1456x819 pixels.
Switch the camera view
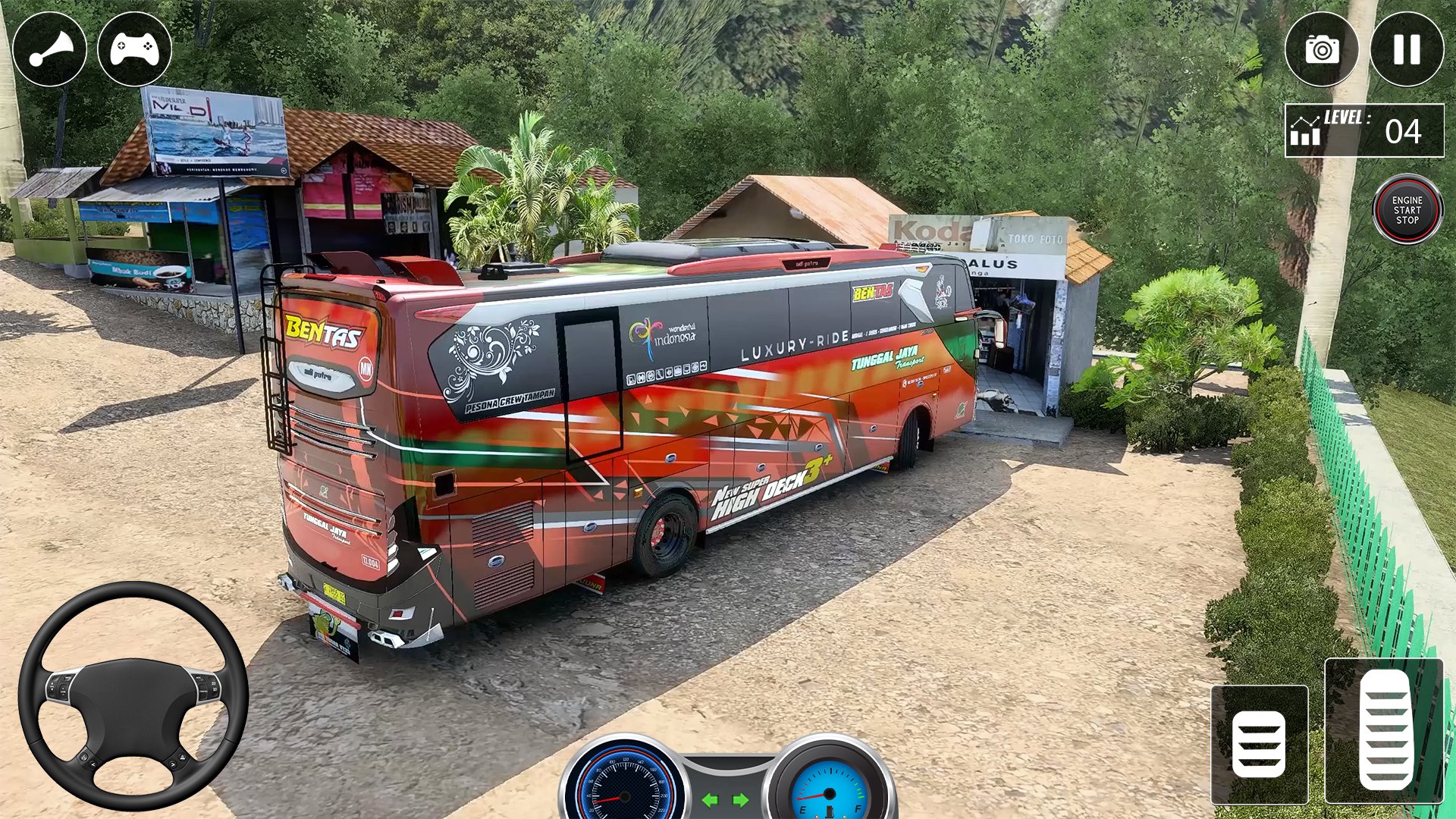click(x=1322, y=50)
